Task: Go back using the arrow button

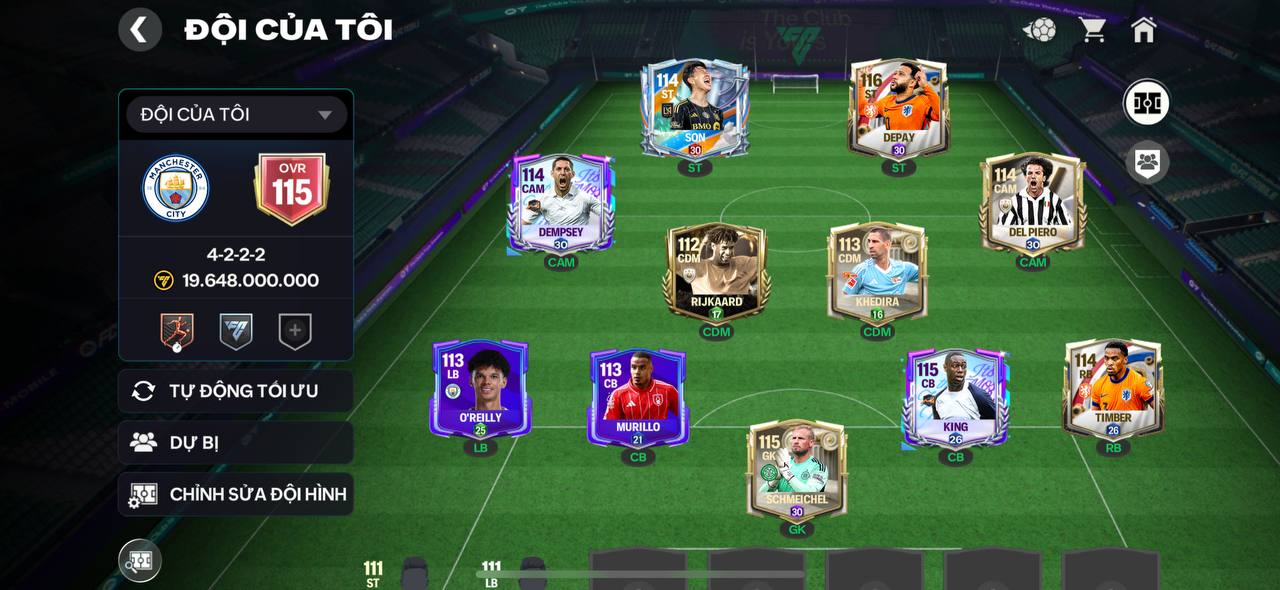Action: [x=140, y=30]
